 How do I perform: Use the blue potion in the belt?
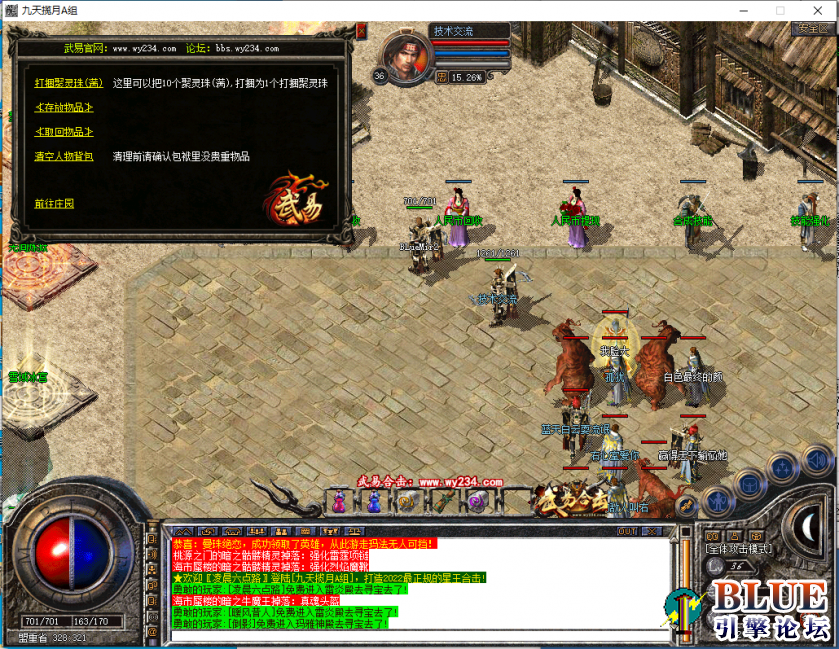pos(373,502)
